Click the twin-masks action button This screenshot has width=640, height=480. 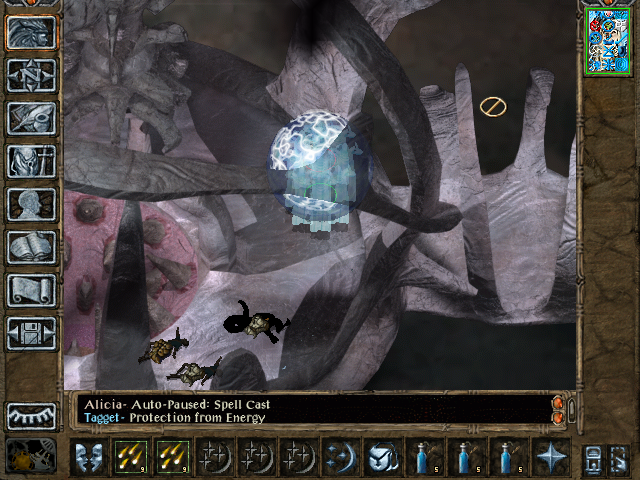88,458
